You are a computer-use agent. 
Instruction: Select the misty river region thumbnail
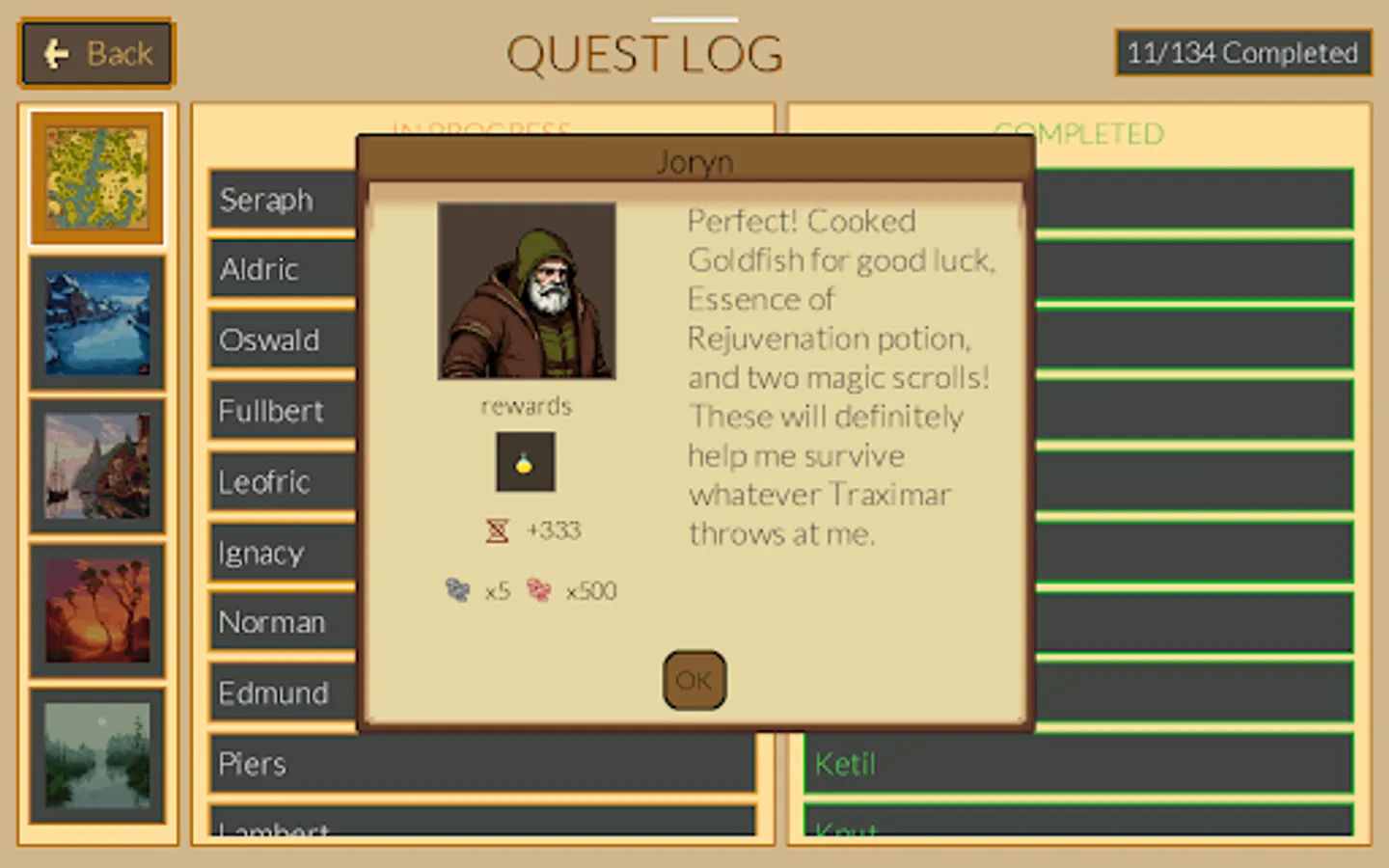tap(96, 758)
